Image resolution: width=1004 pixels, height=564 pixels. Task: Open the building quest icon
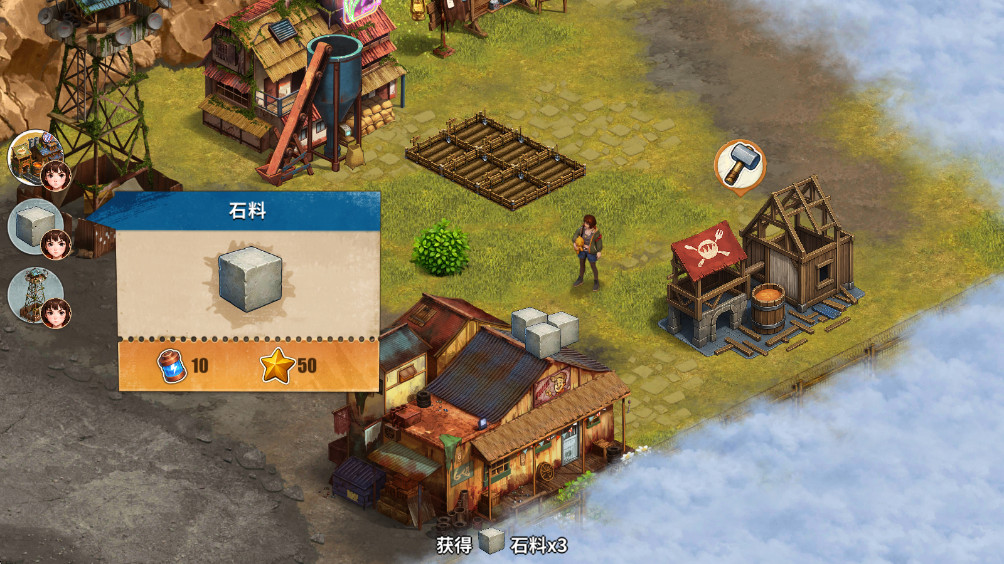(x=36, y=158)
